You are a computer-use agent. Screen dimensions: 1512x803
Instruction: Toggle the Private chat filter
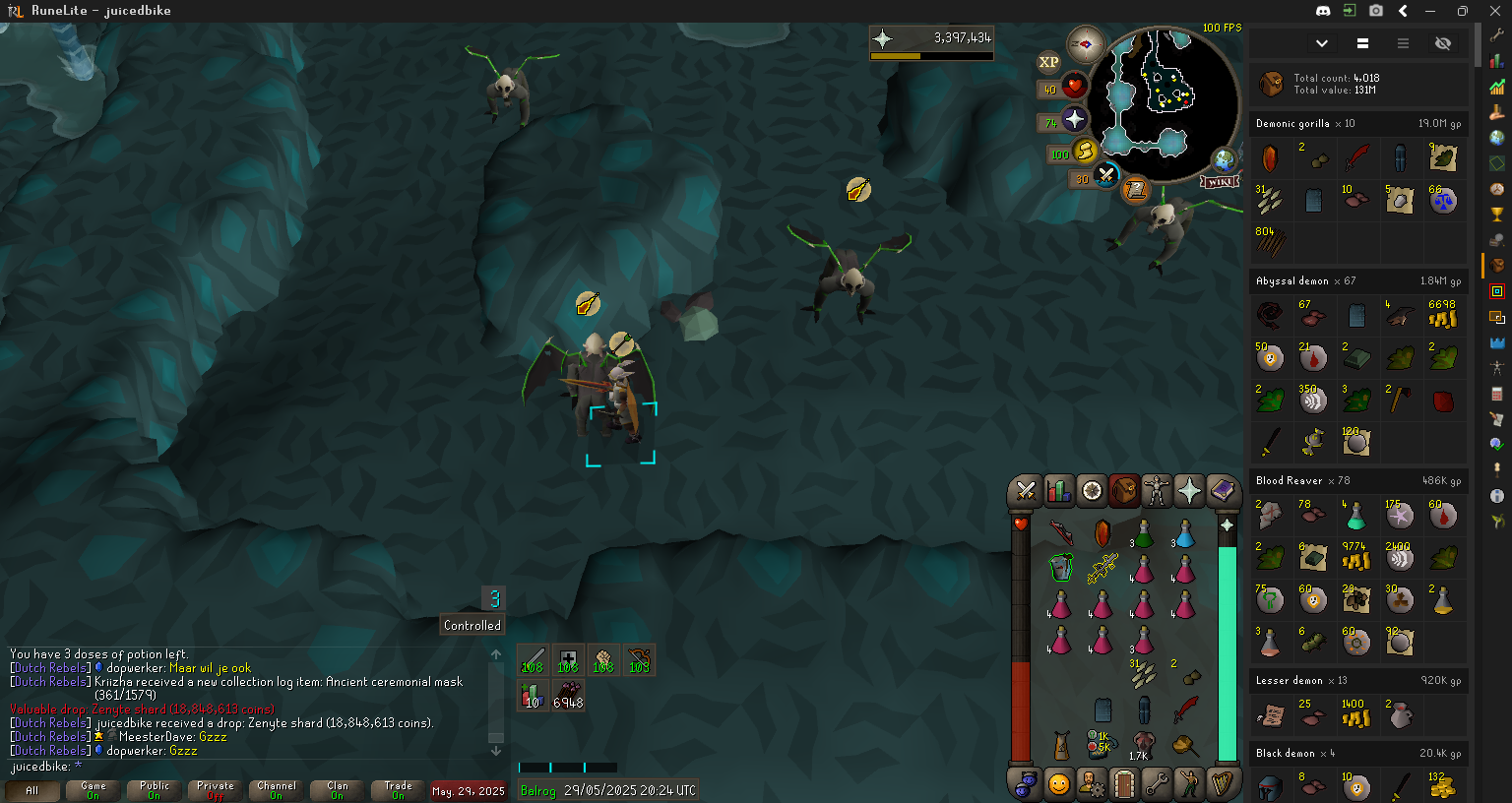215,790
